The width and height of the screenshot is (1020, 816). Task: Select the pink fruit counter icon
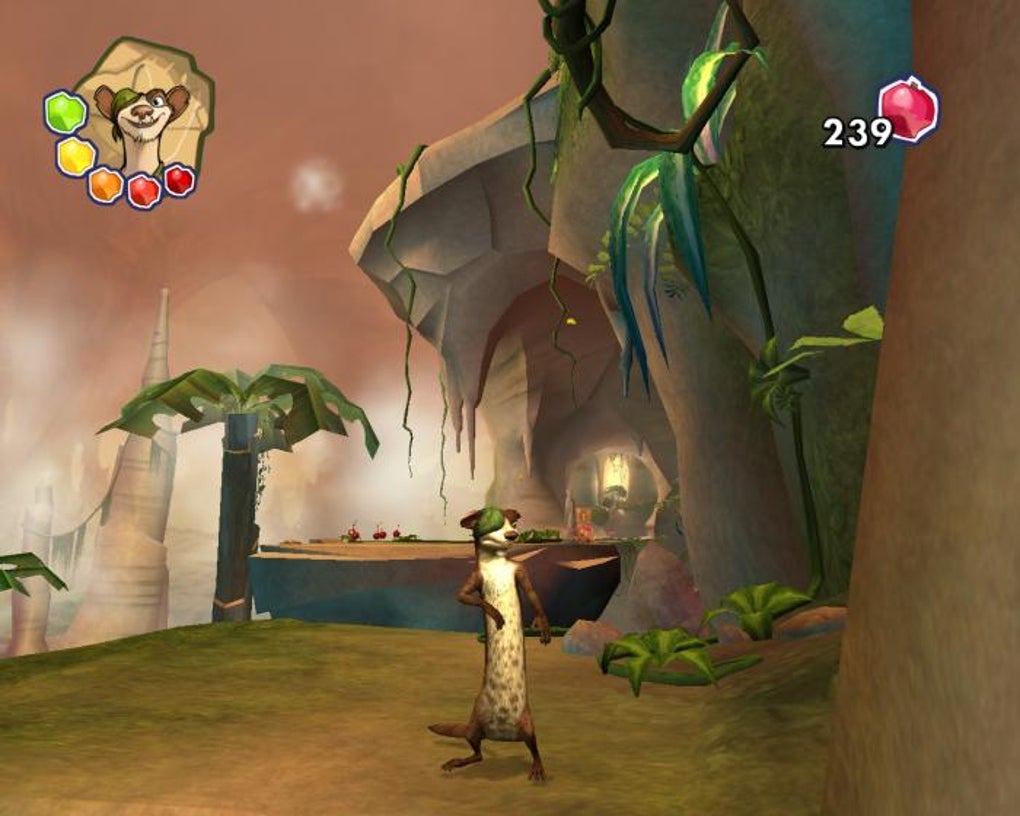tap(908, 110)
